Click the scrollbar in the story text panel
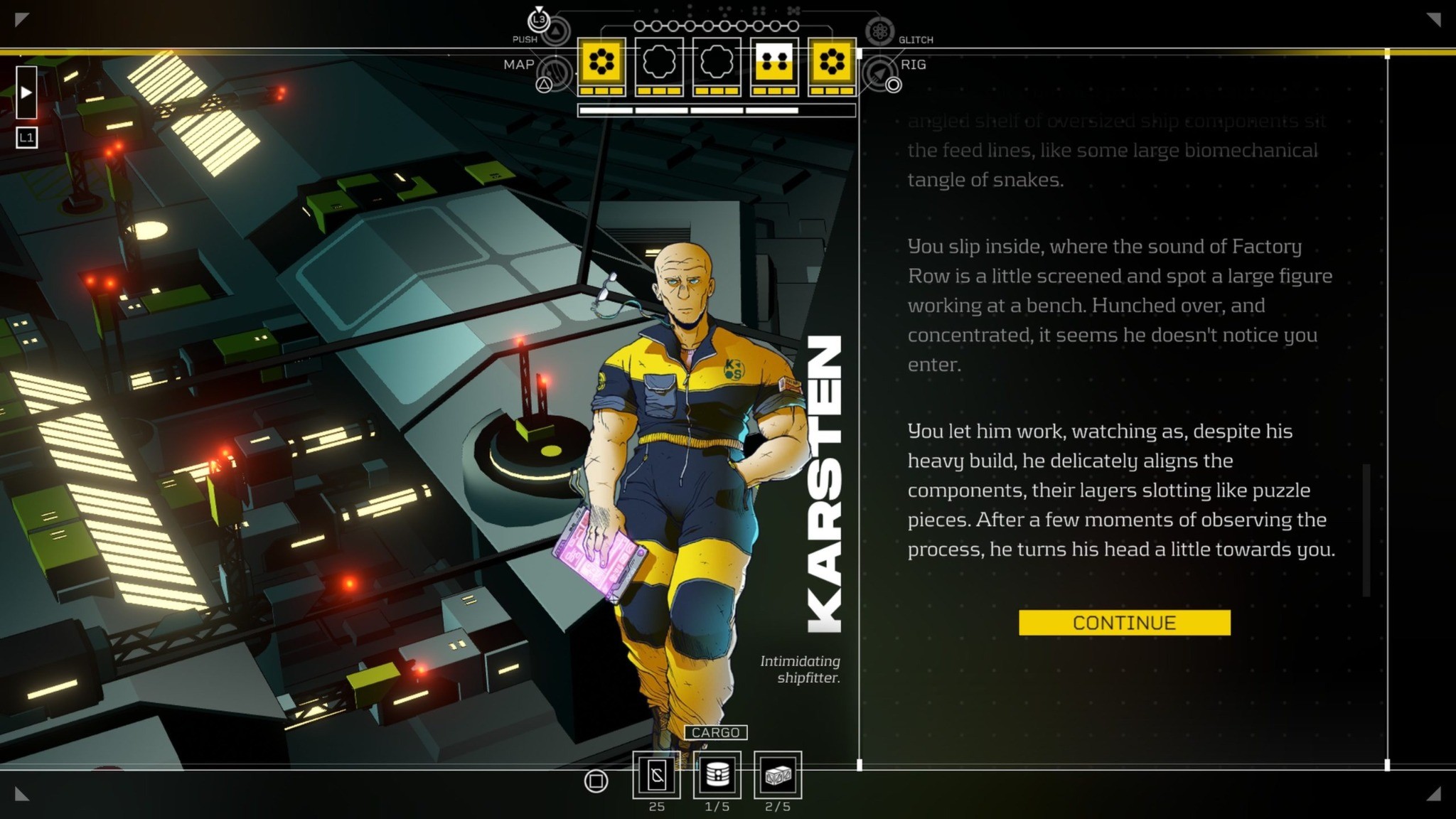 (x=1366, y=530)
